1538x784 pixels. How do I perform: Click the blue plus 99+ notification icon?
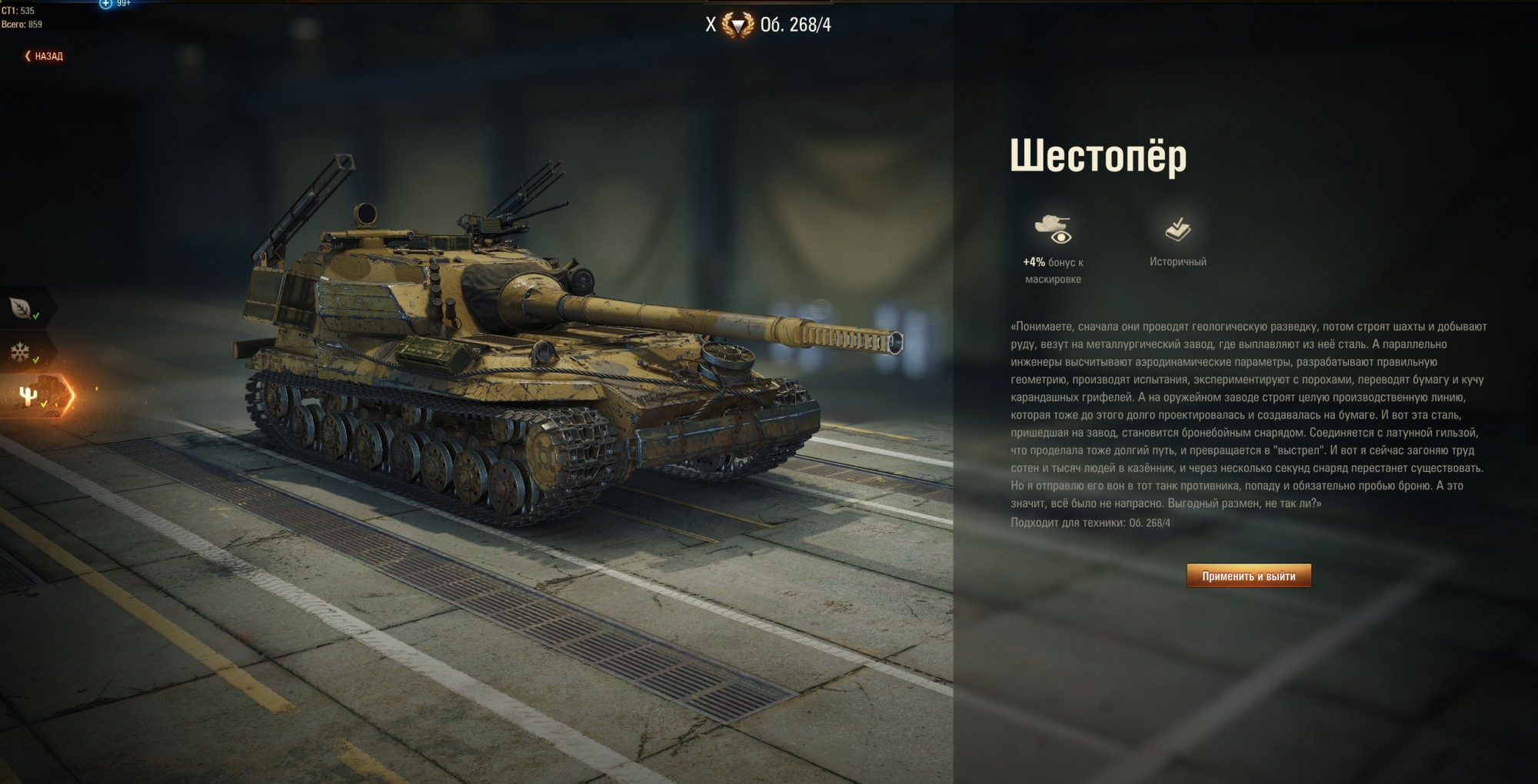tap(107, 4)
